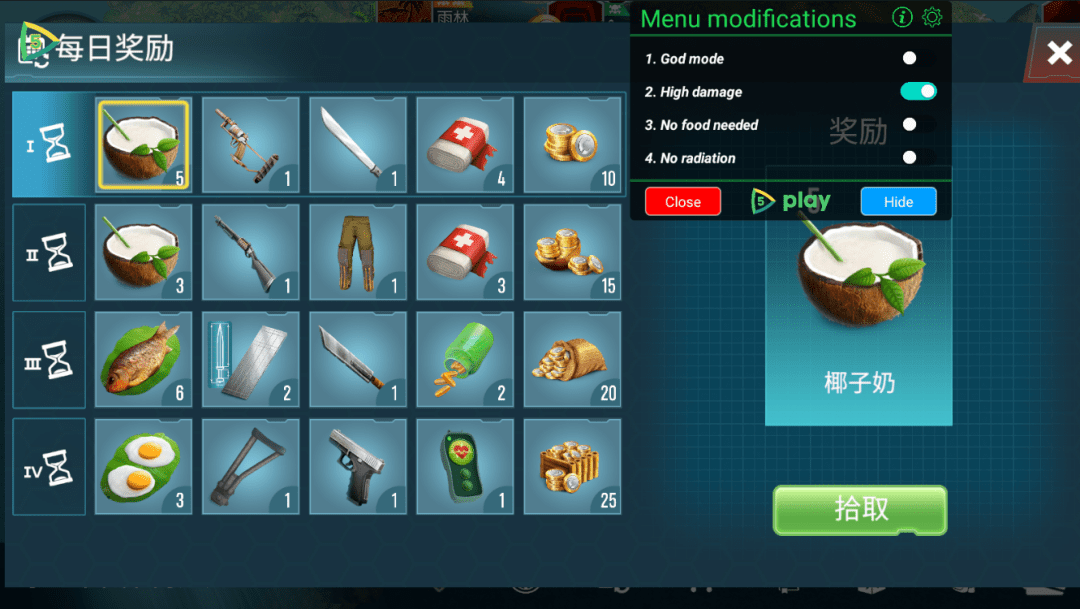Show mod menu info via the info icon
1080x609 pixels.
[x=902, y=18]
